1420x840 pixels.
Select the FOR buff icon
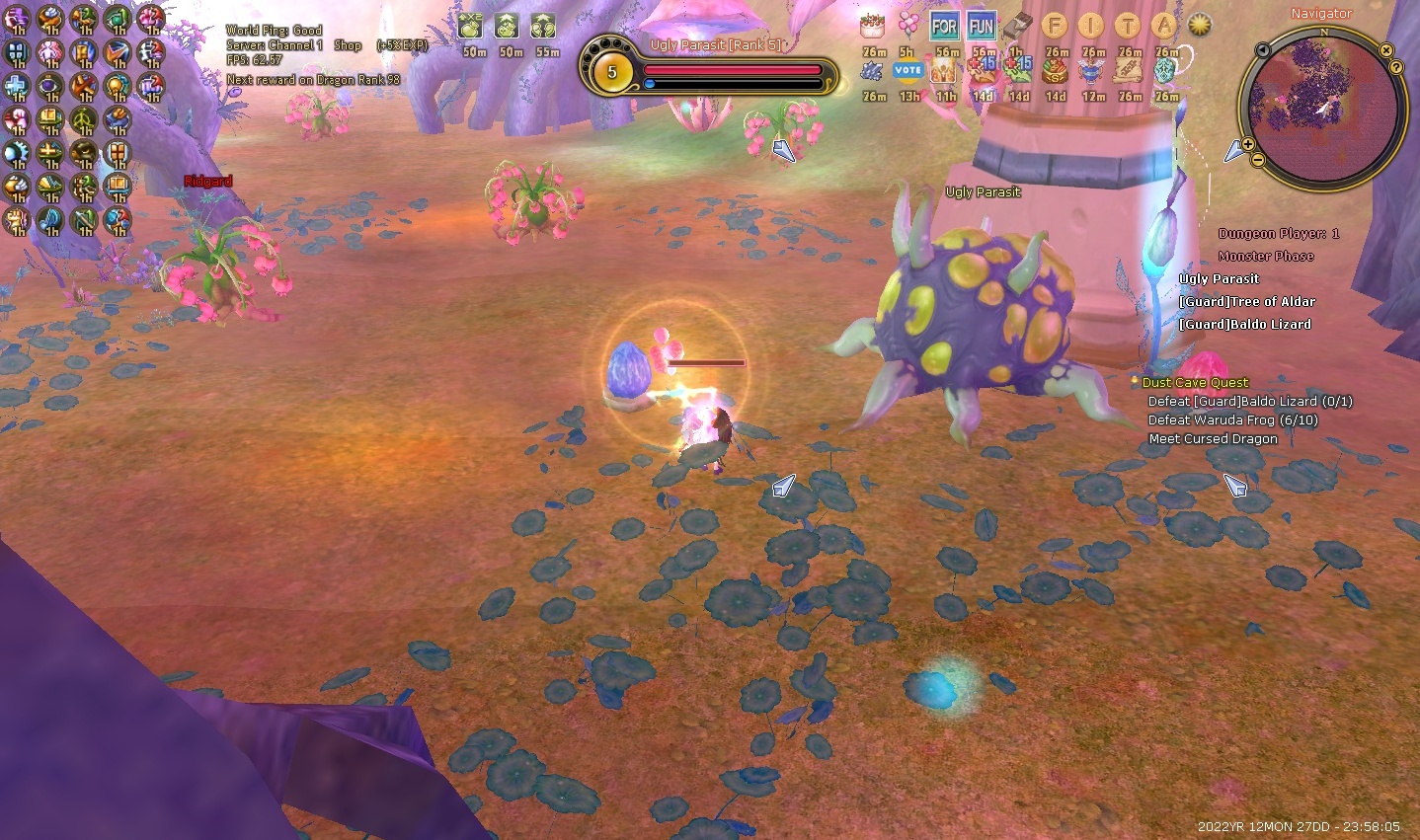tap(944, 27)
